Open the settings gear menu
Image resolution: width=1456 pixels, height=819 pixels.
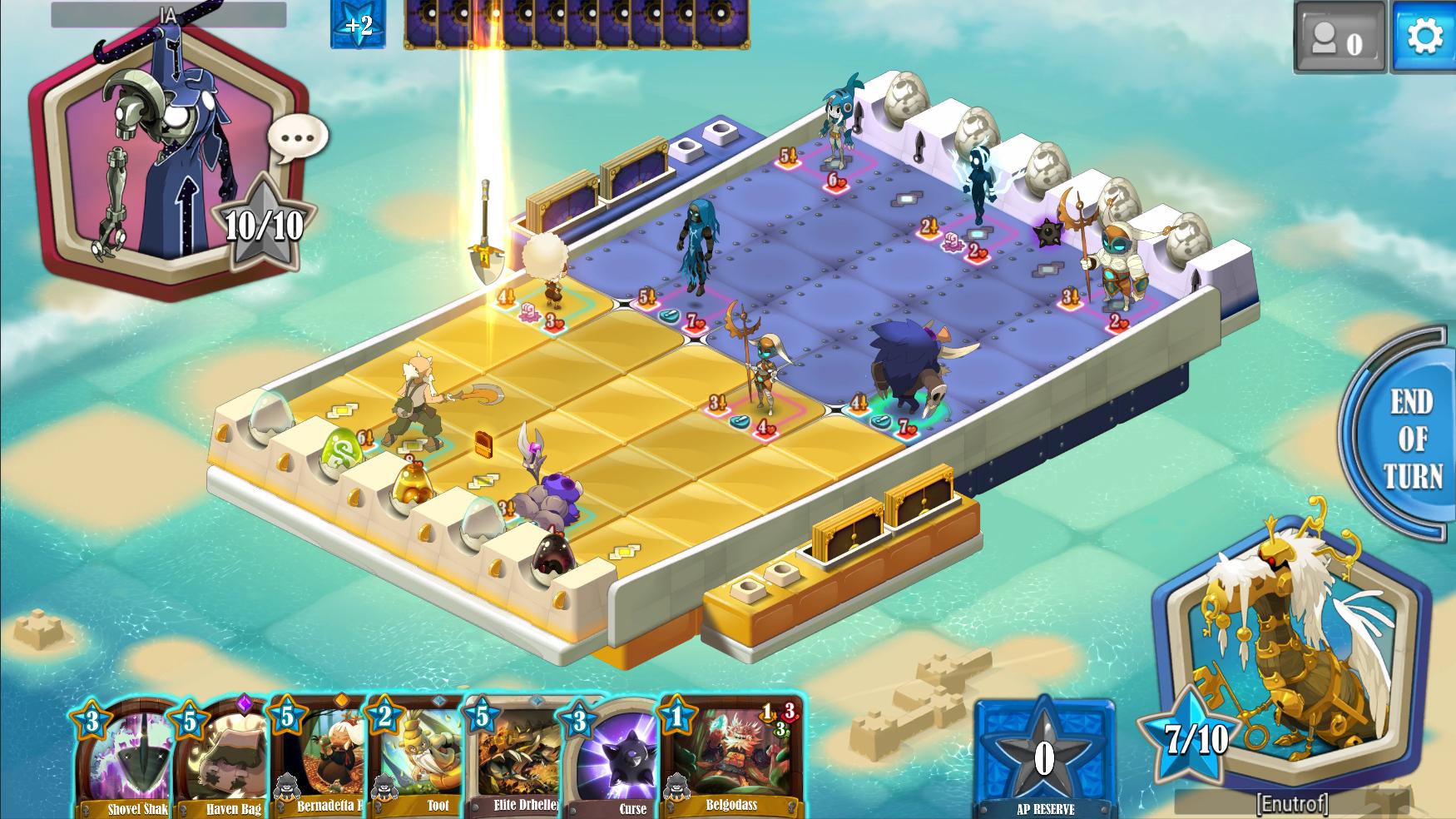[1425, 37]
